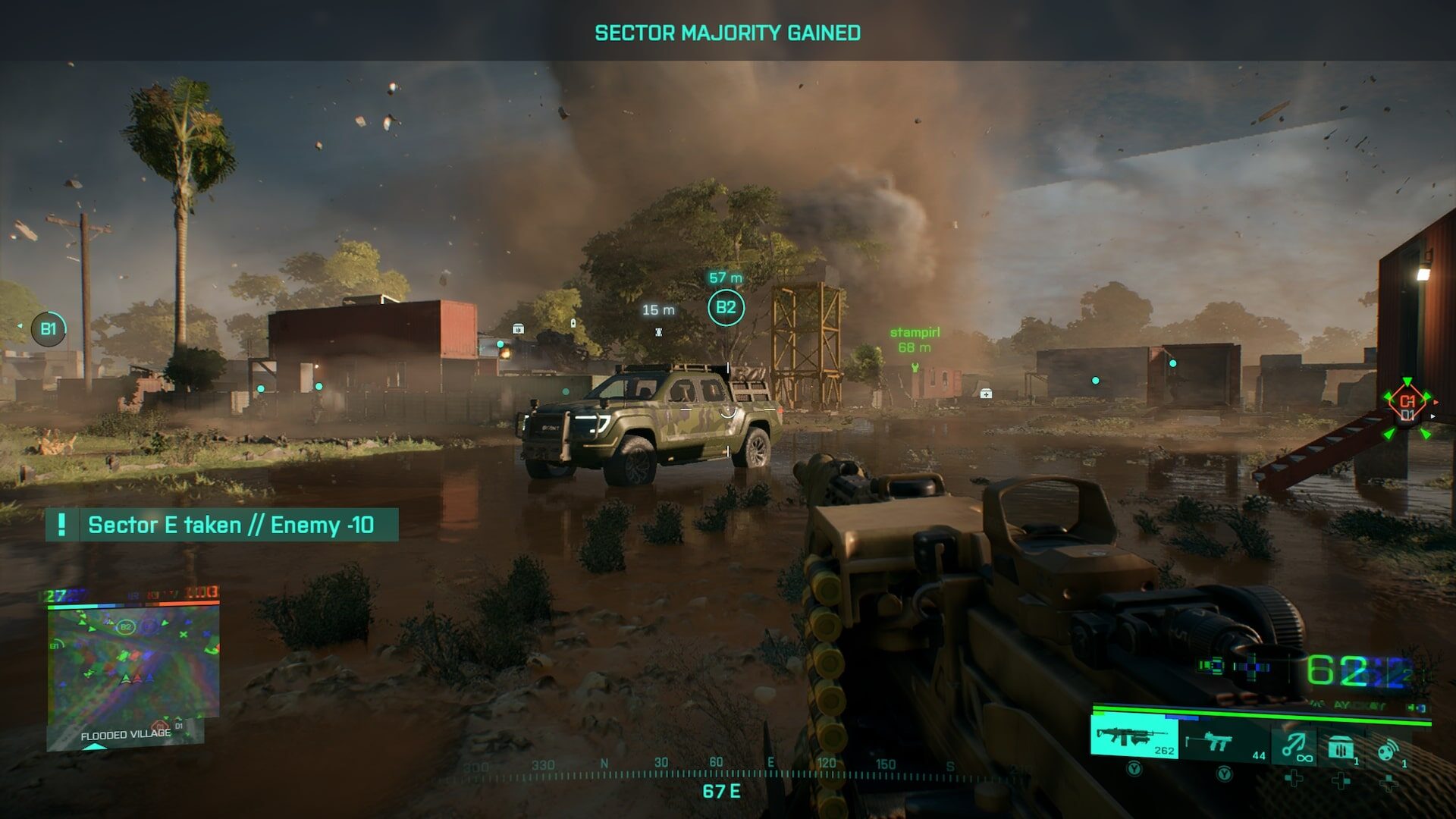Viewport: 1456px width, 819px height.
Task: Select the B2 objective marker
Action: 726,308
